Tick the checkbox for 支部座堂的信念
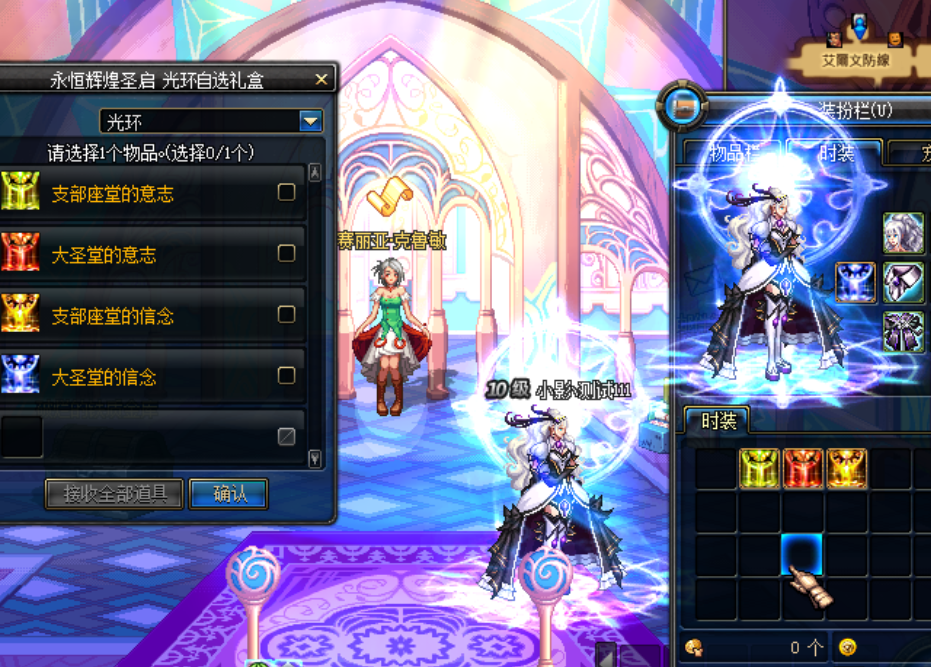Viewport: 931px width, 667px height. [286, 315]
